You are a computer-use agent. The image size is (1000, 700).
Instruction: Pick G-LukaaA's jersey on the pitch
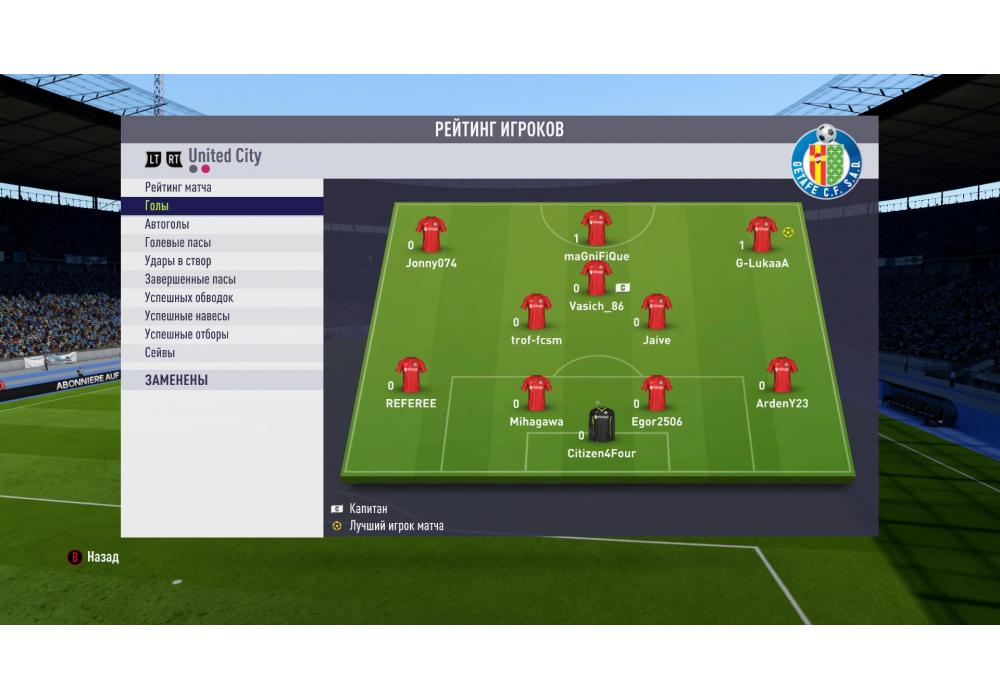pyautogui.click(x=762, y=235)
